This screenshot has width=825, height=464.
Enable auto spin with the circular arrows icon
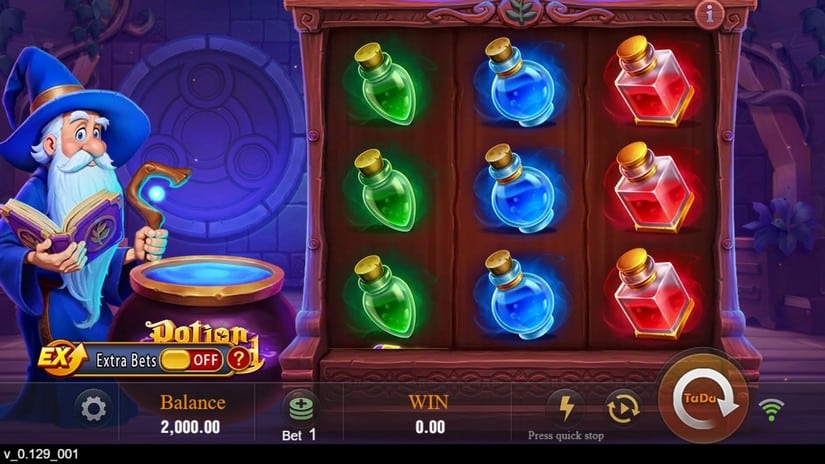[622, 406]
